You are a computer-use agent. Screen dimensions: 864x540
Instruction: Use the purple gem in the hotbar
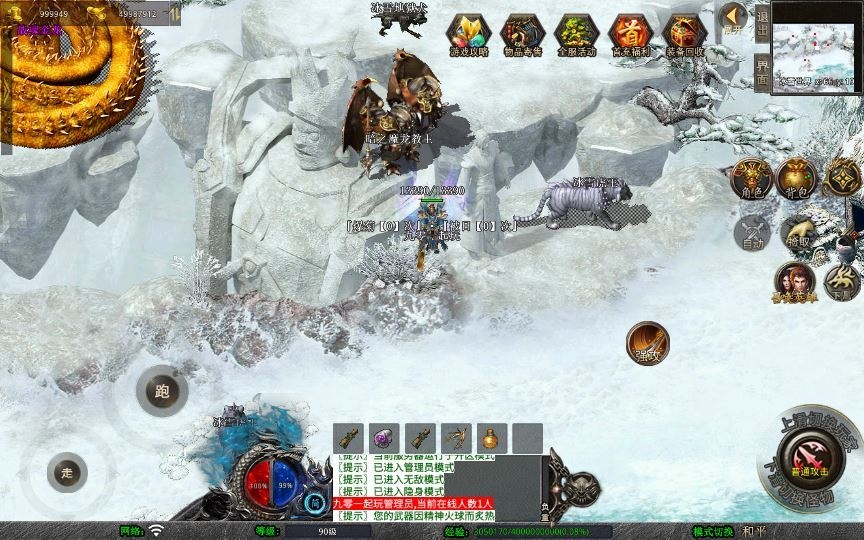pos(384,438)
